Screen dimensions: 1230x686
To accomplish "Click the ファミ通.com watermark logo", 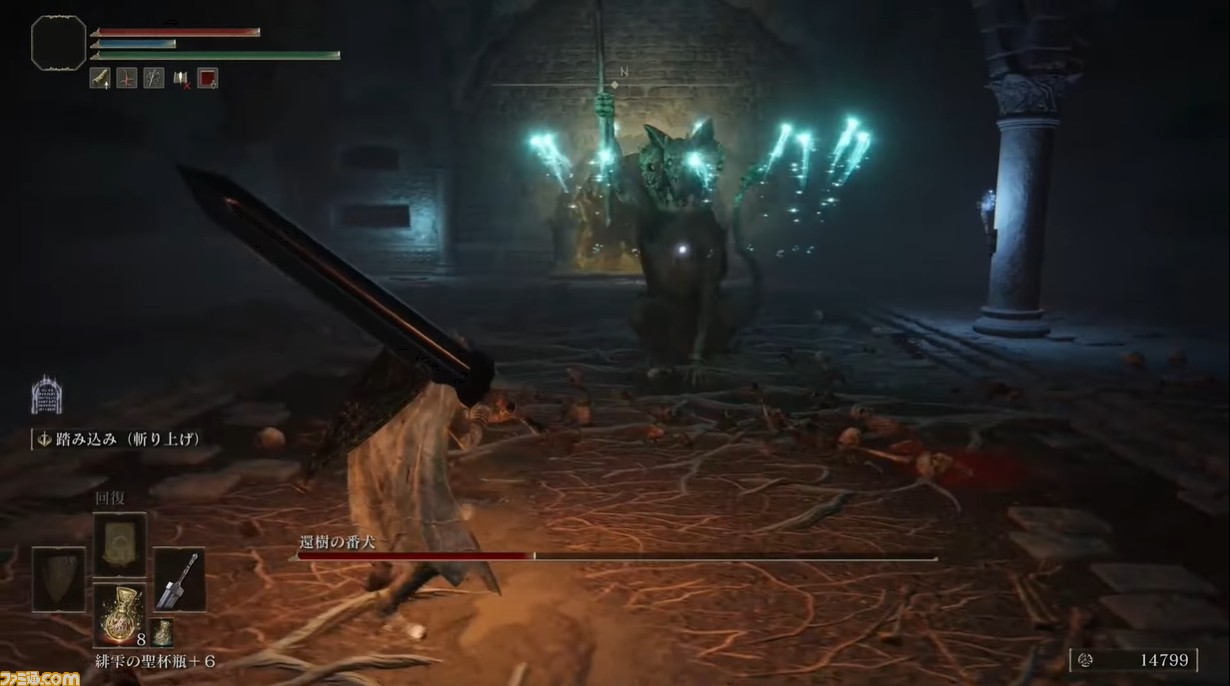I will coord(40,677).
